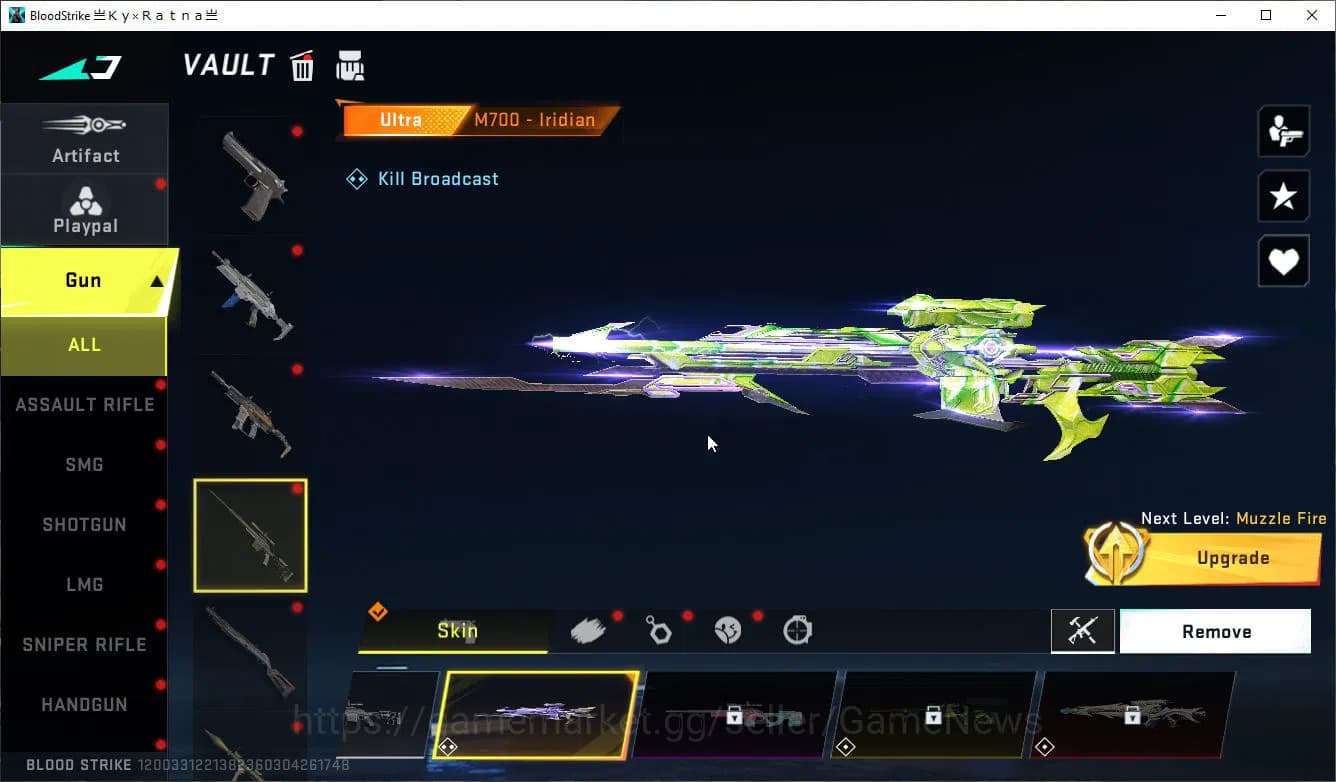1336x782 pixels.
Task: Select the SNIPER RIFLE category
Action: [83, 644]
